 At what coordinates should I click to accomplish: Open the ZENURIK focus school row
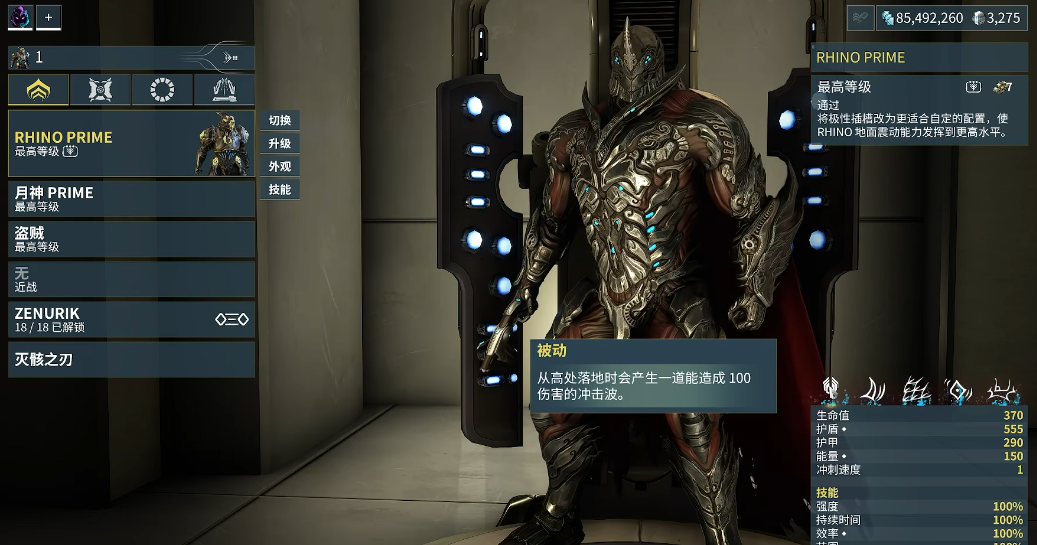(x=131, y=320)
